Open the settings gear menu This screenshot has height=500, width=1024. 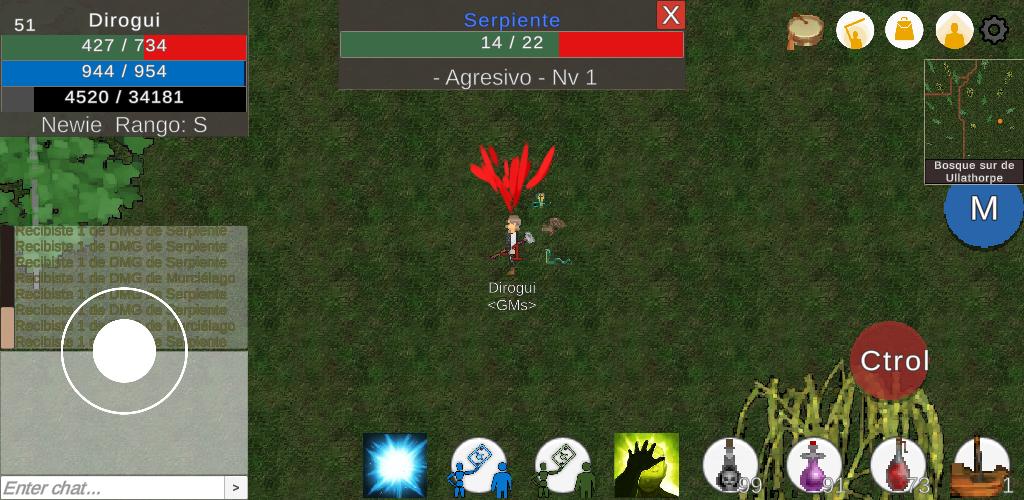[x=994, y=30]
